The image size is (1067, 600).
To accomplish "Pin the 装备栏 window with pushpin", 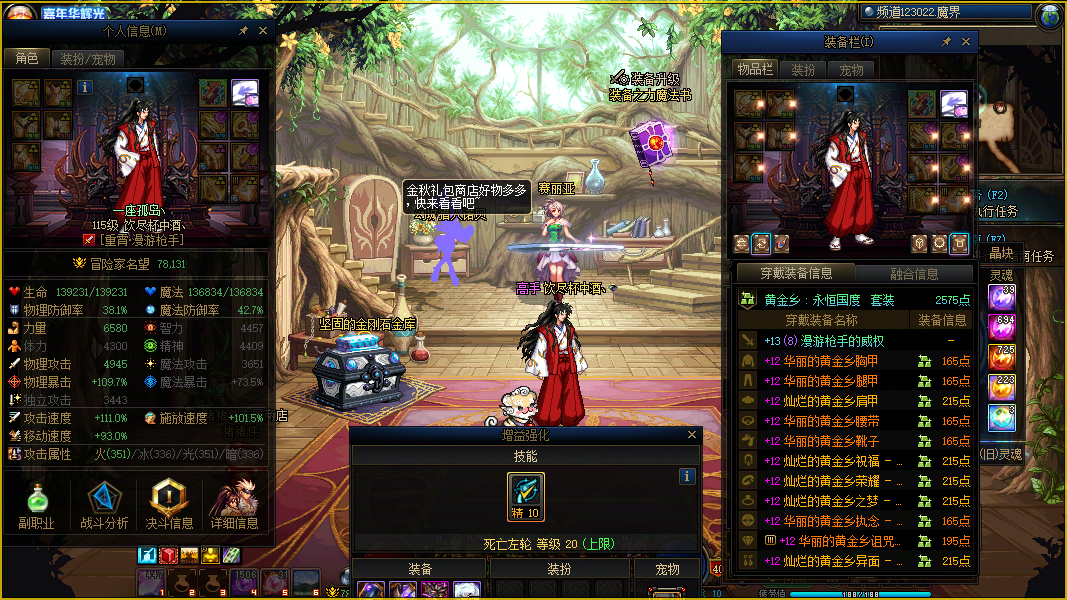I will (946, 42).
